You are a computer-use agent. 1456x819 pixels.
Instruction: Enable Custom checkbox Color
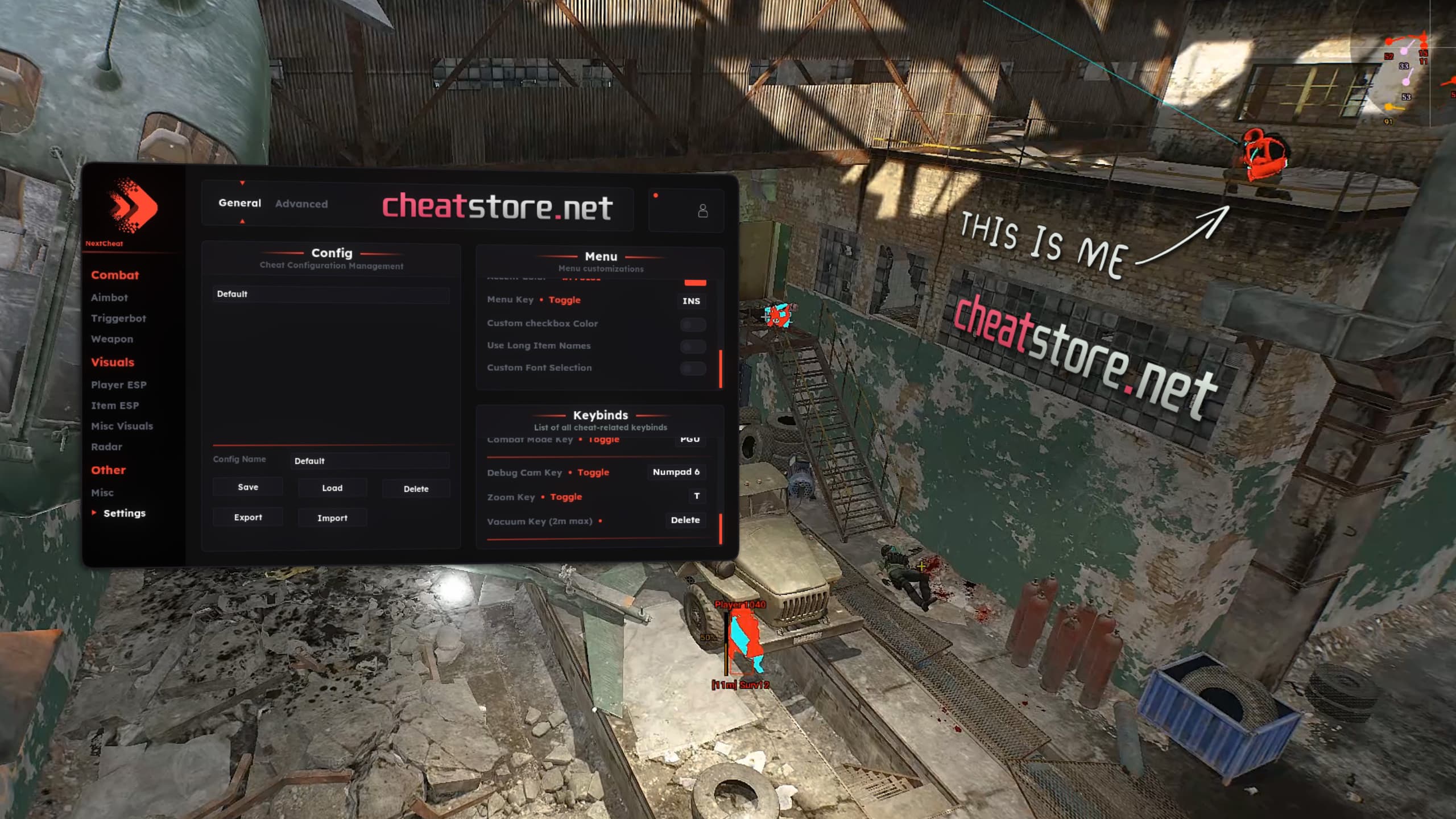pos(693,324)
